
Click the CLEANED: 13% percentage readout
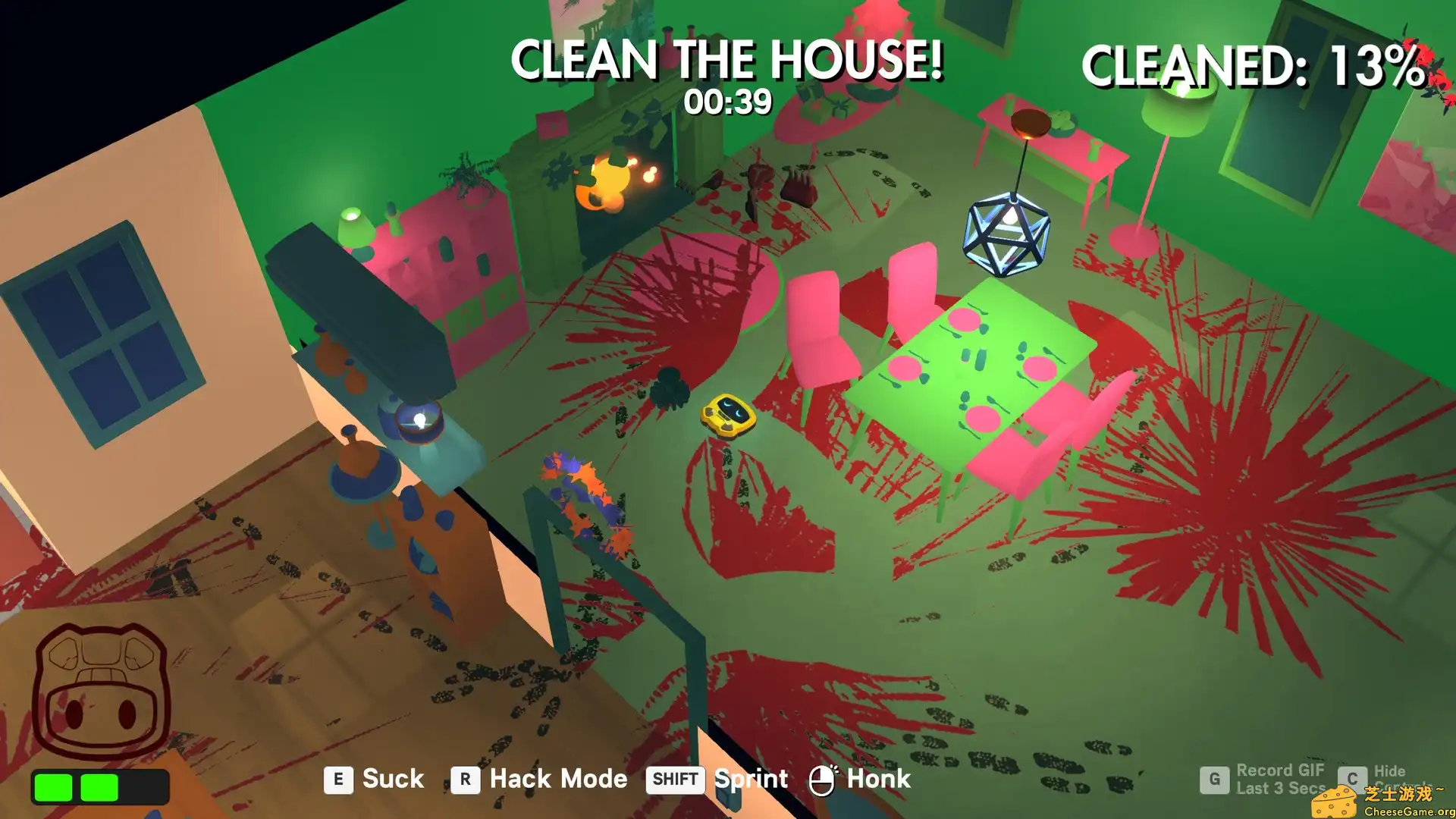1255,67
